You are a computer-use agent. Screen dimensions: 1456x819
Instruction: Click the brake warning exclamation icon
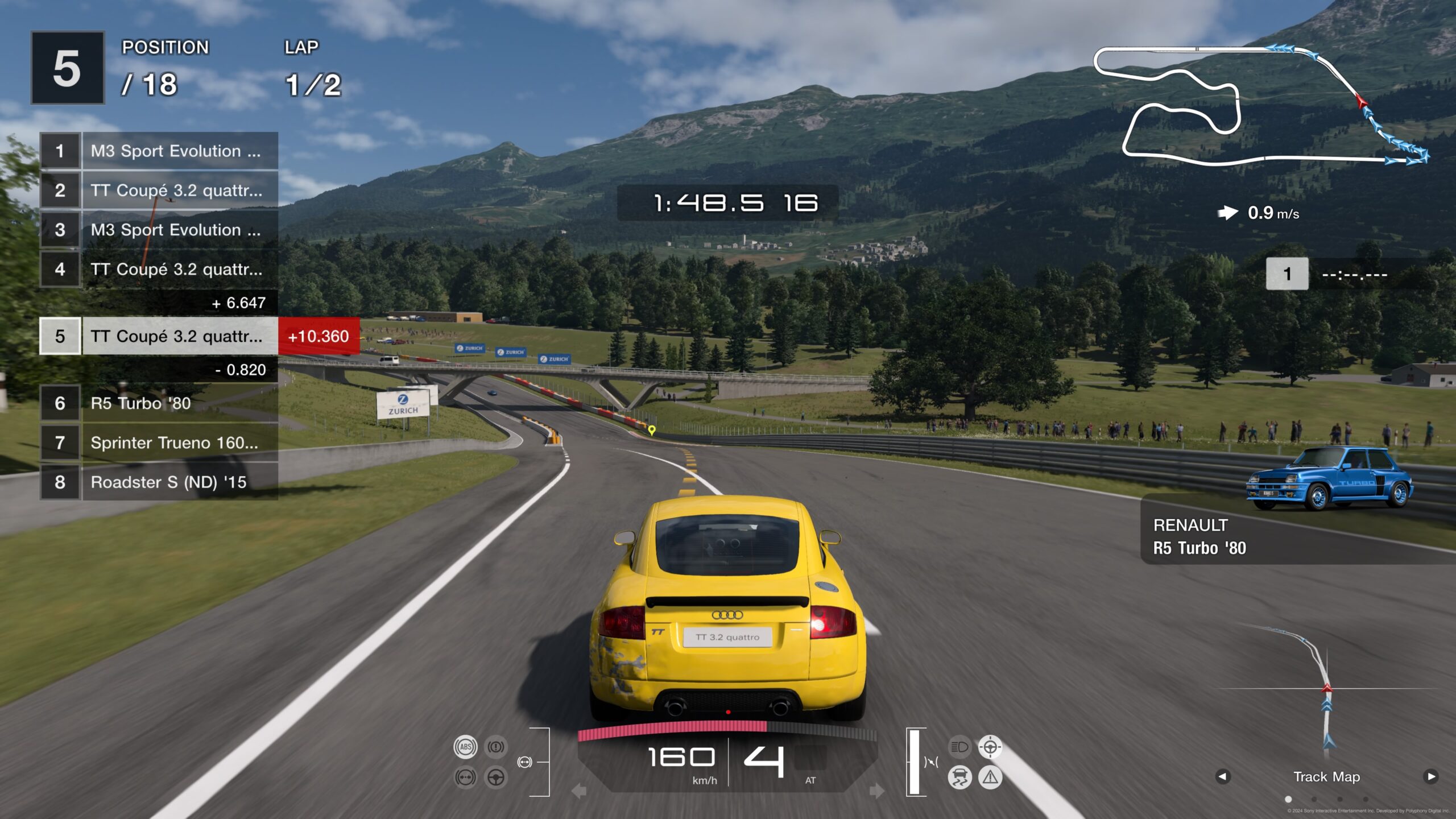click(x=496, y=747)
